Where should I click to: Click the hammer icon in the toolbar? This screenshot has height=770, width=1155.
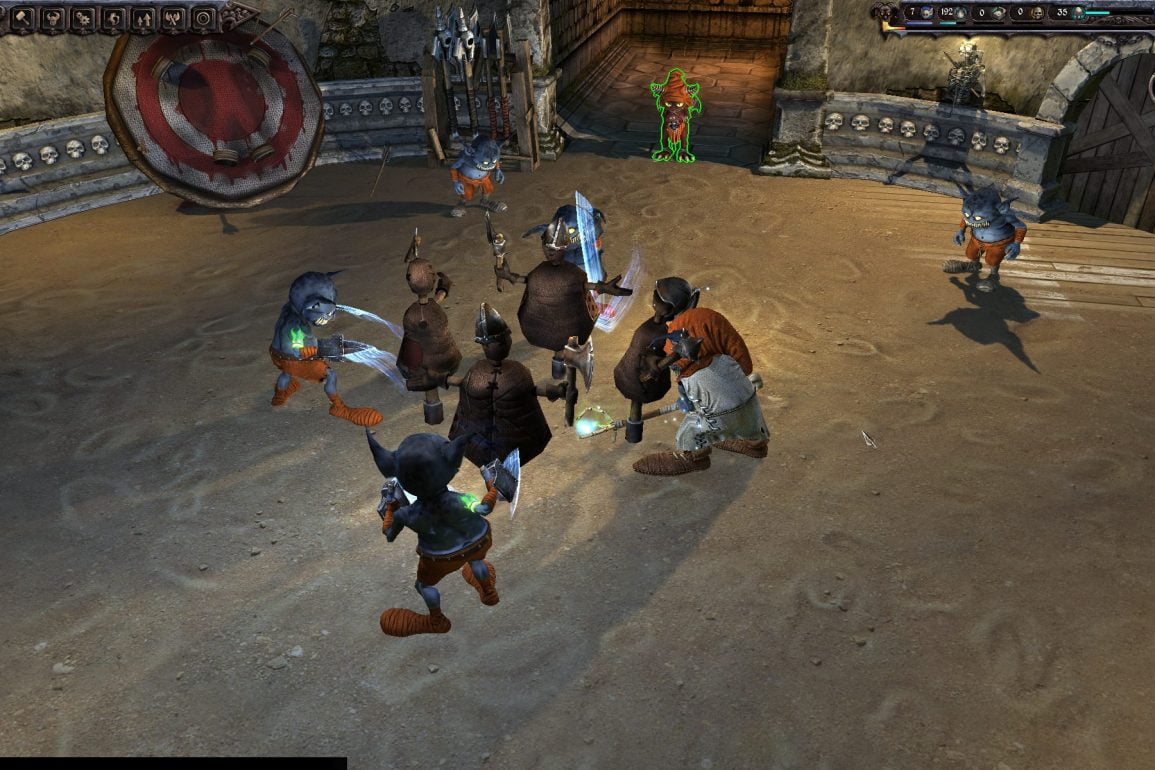[21, 18]
